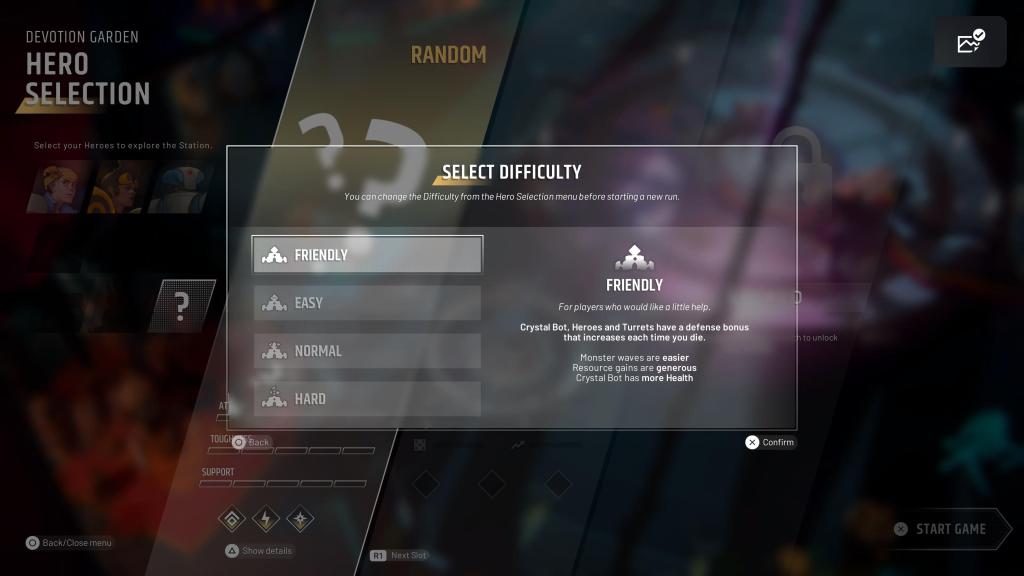Viewport: 1024px width, 576px height.
Task: Choose Easy difficulty
Action: (x=367, y=303)
